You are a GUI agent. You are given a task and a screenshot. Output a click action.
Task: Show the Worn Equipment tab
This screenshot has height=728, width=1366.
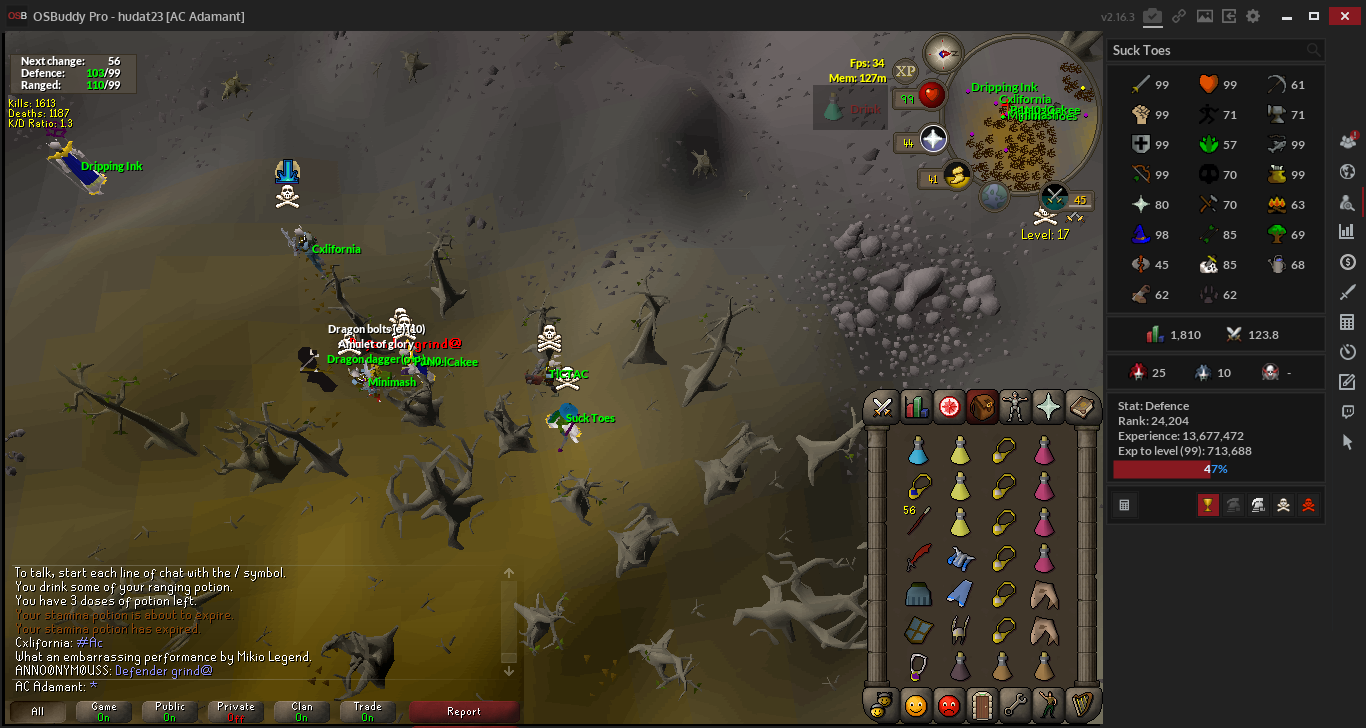tap(1015, 407)
